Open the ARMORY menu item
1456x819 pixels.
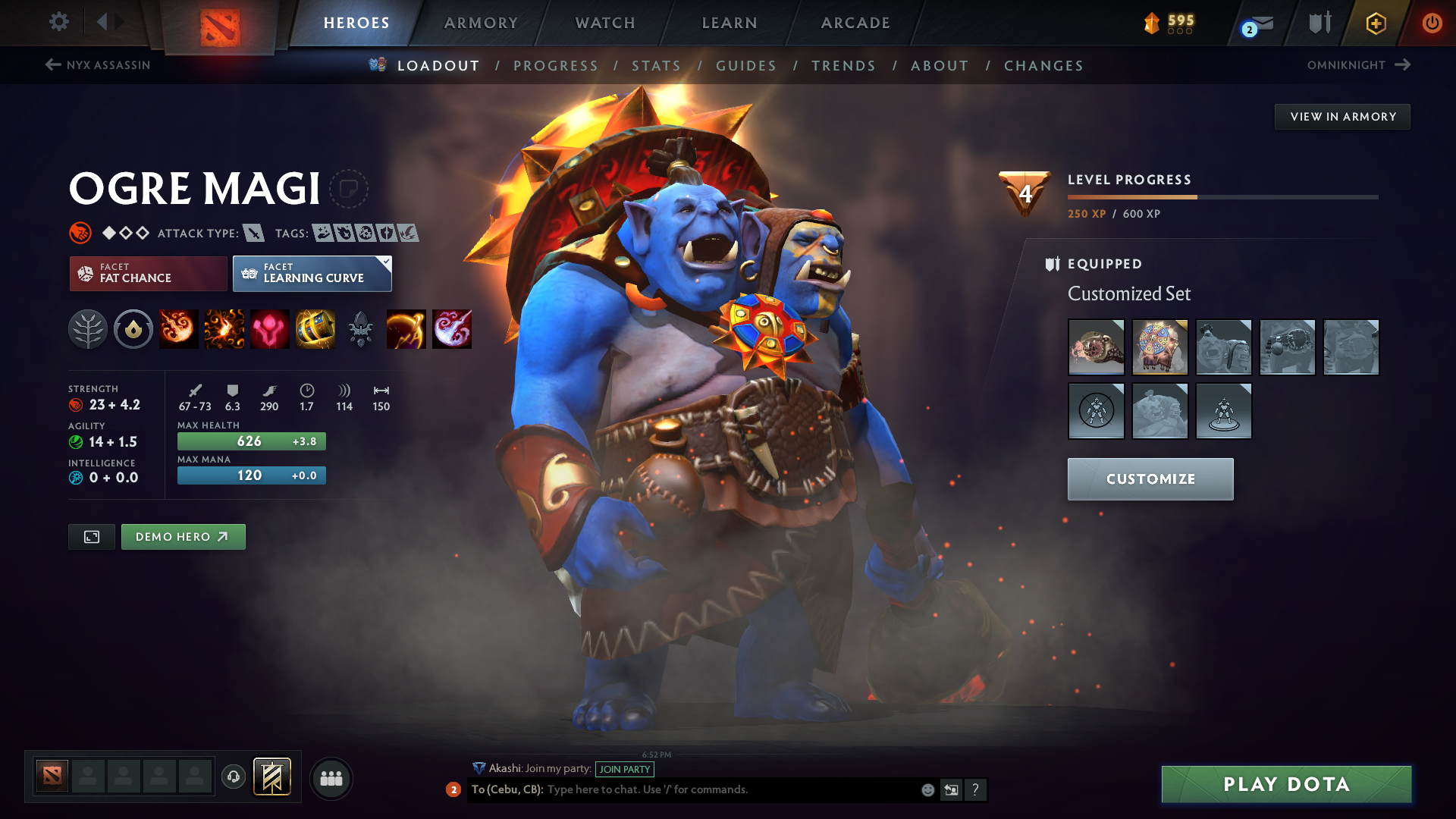click(x=481, y=23)
